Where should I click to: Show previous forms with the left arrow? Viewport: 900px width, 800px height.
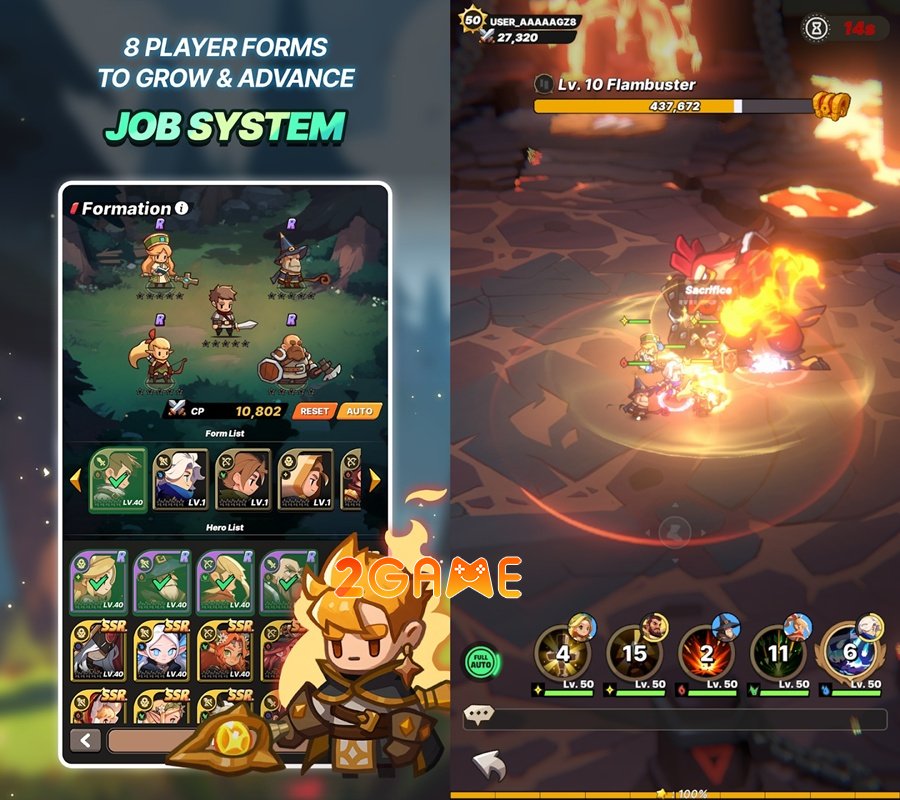(75, 480)
